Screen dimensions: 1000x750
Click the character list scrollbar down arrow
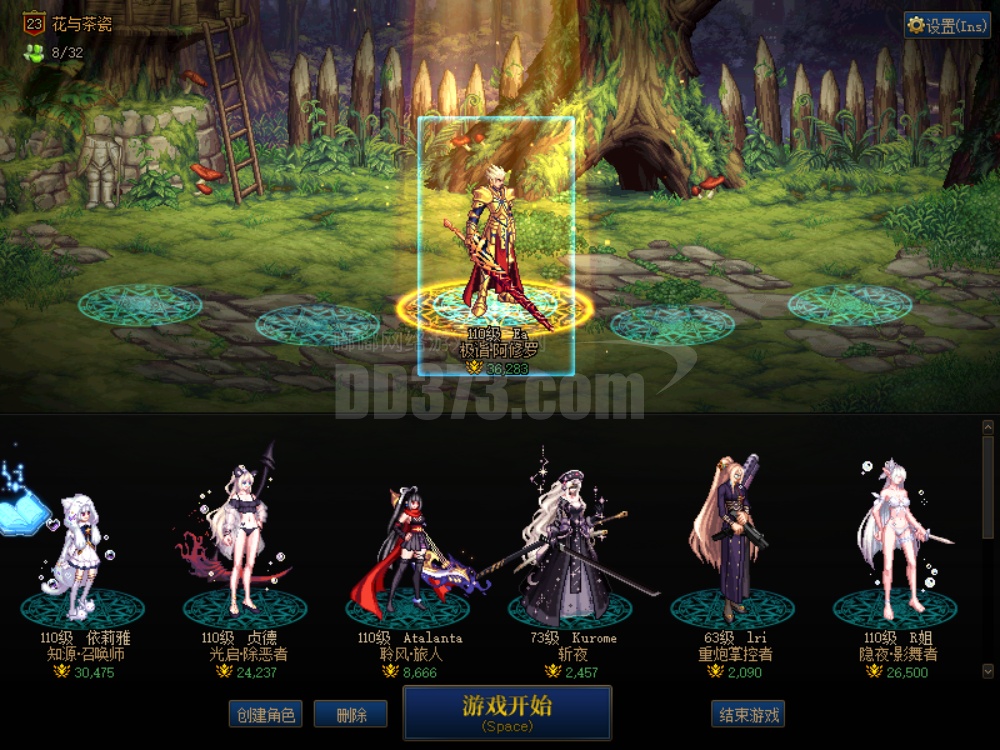pyautogui.click(x=988, y=671)
